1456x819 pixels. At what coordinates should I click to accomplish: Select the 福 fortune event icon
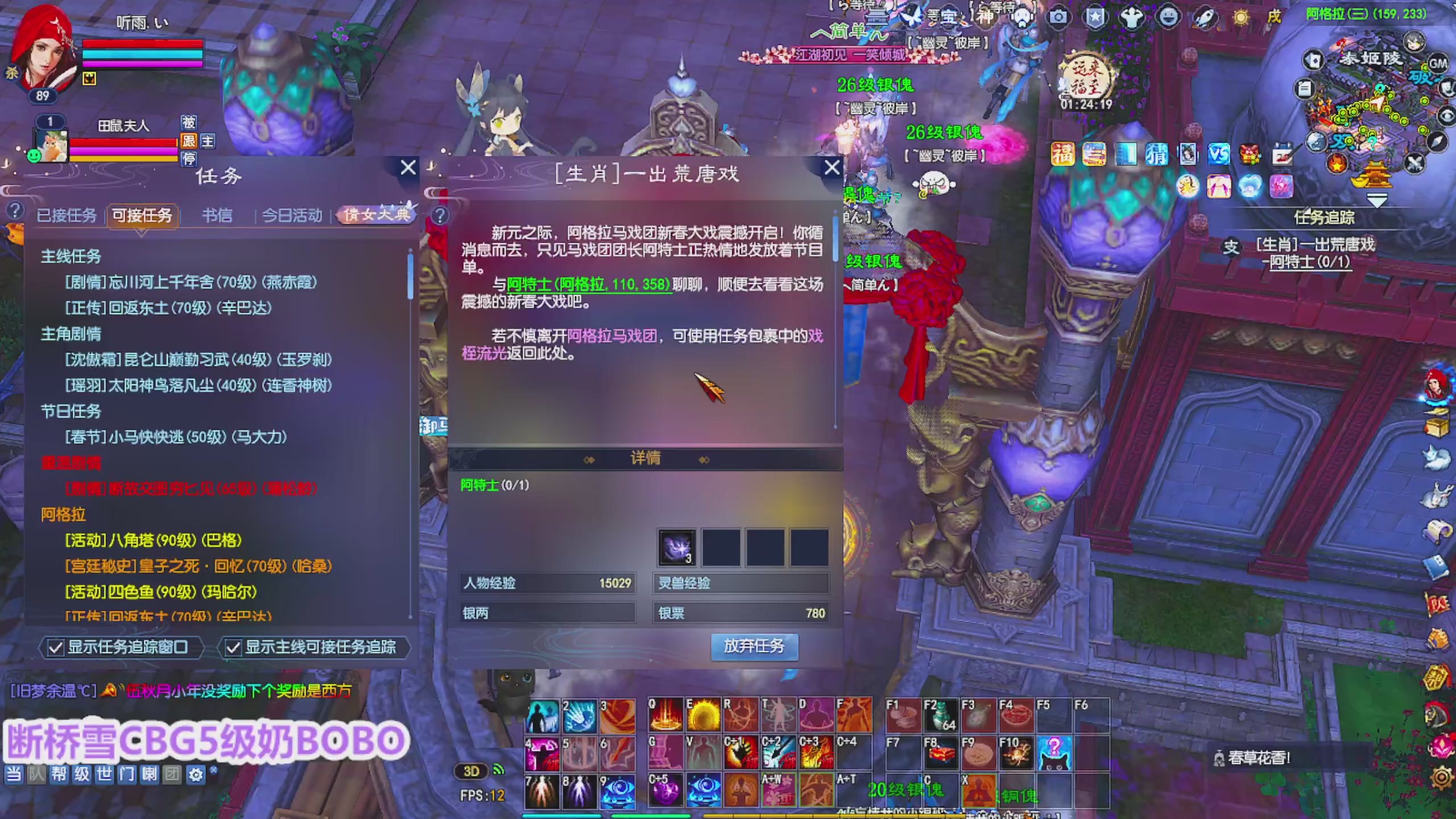pos(1062,155)
